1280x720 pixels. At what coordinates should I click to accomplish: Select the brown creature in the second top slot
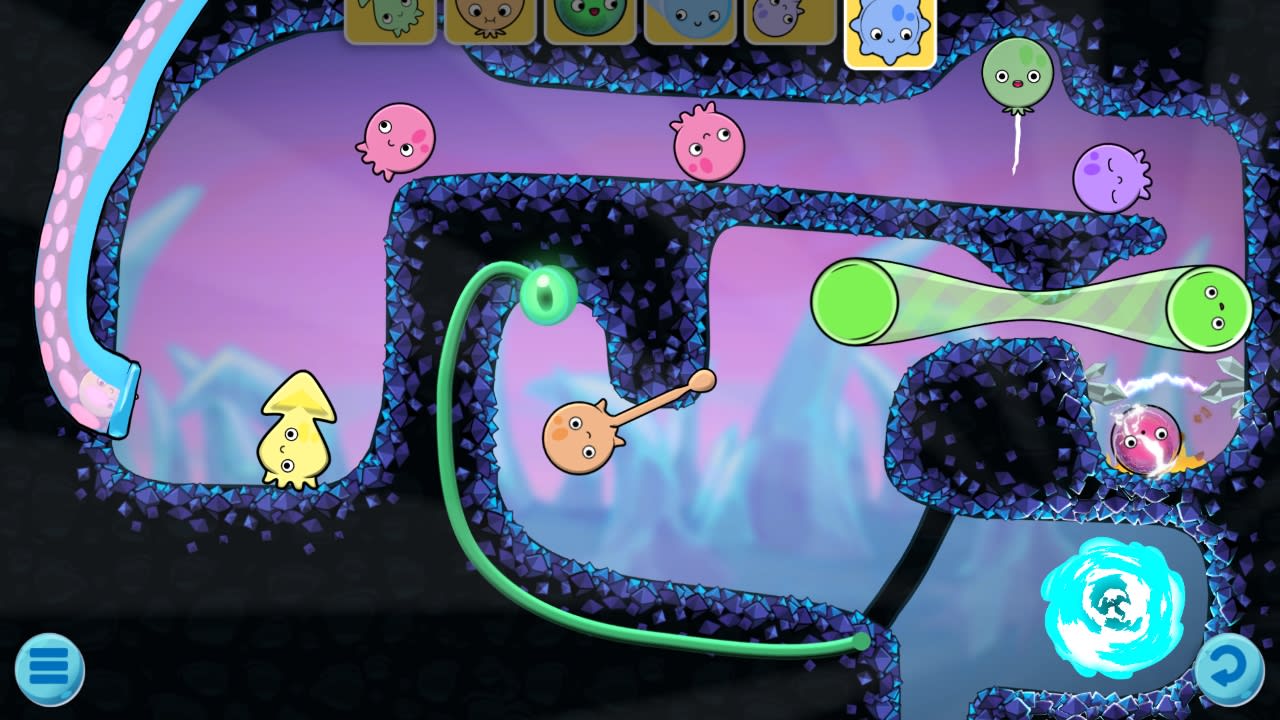pyautogui.click(x=489, y=22)
